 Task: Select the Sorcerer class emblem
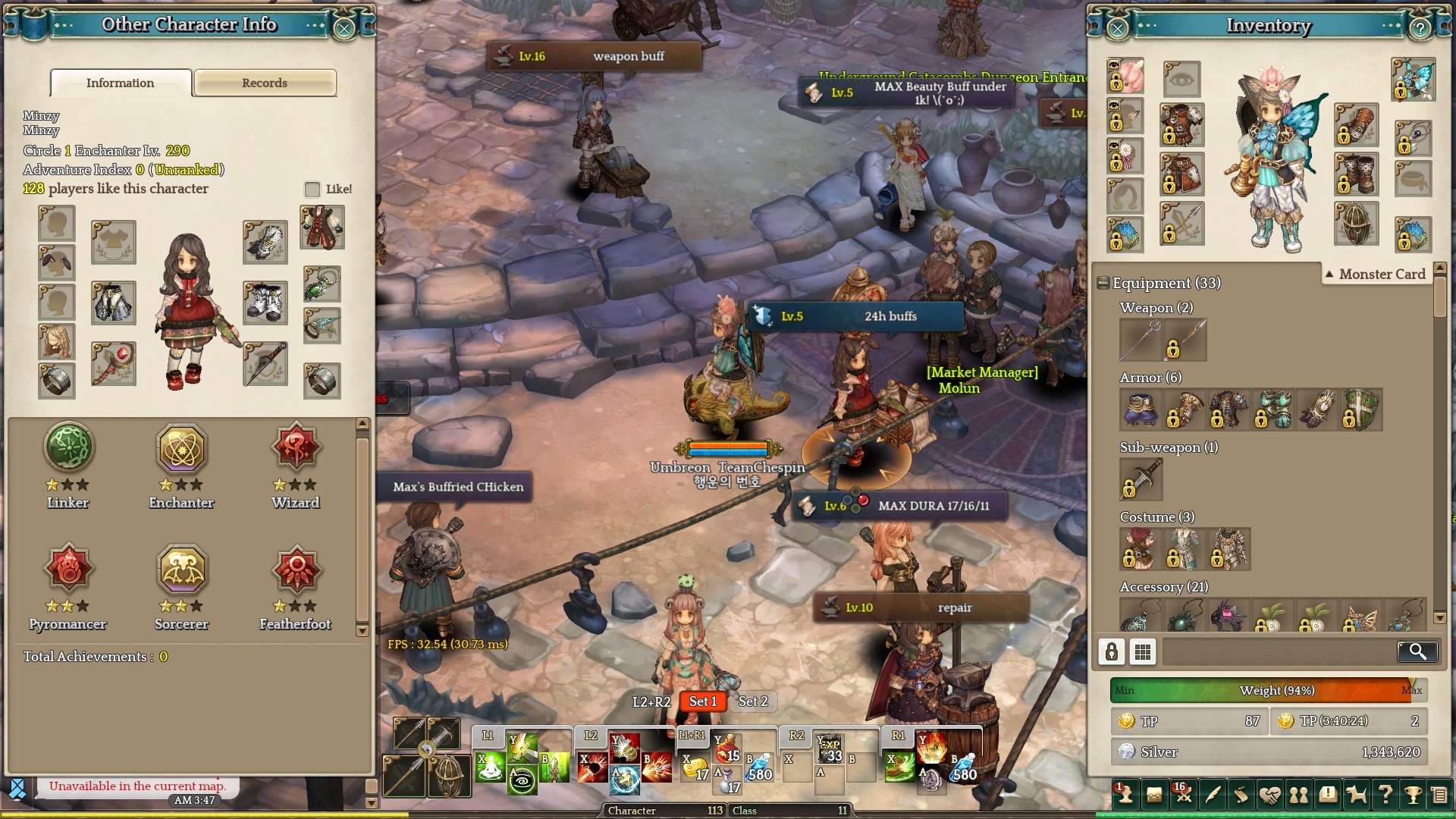182,569
